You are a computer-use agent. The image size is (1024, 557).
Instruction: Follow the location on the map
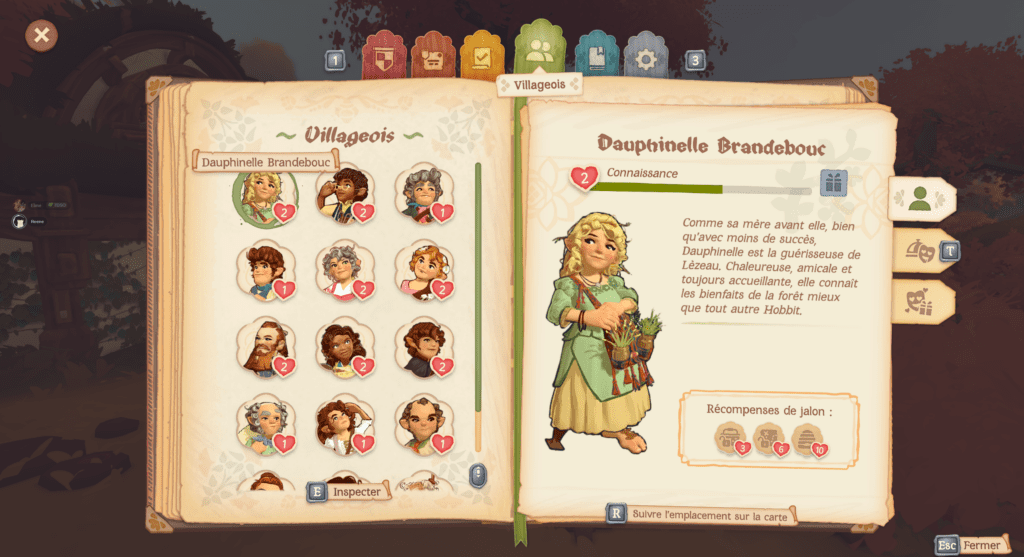(701, 514)
